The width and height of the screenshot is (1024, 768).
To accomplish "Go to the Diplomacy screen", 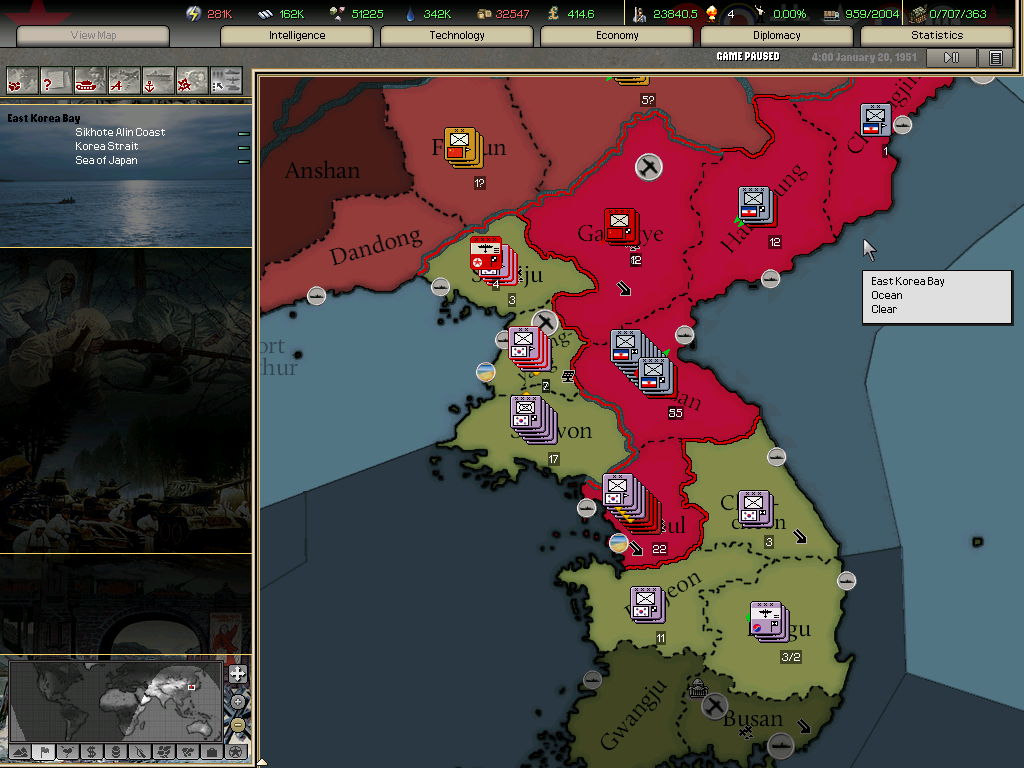I will [777, 36].
